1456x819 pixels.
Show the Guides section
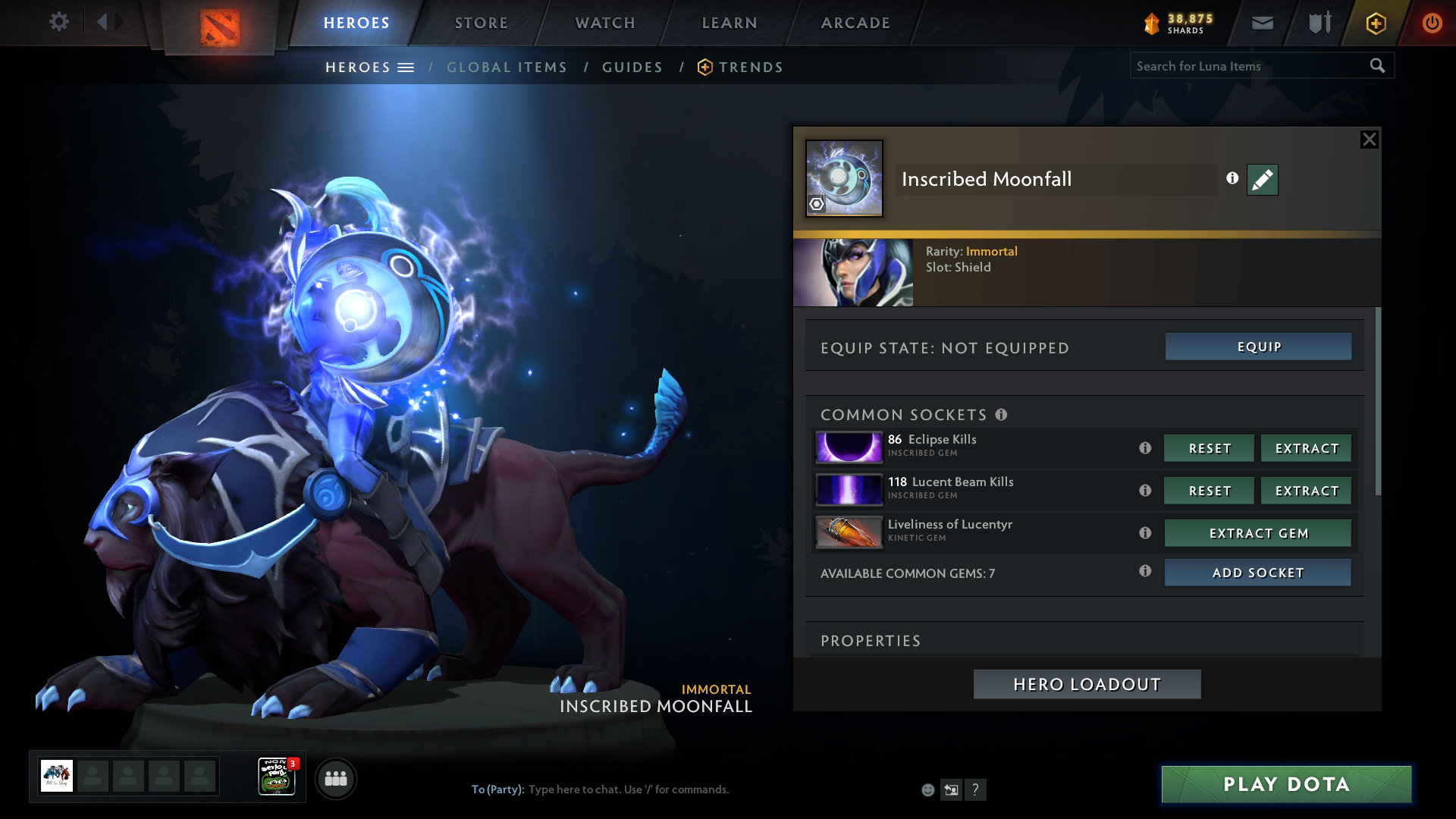[632, 67]
